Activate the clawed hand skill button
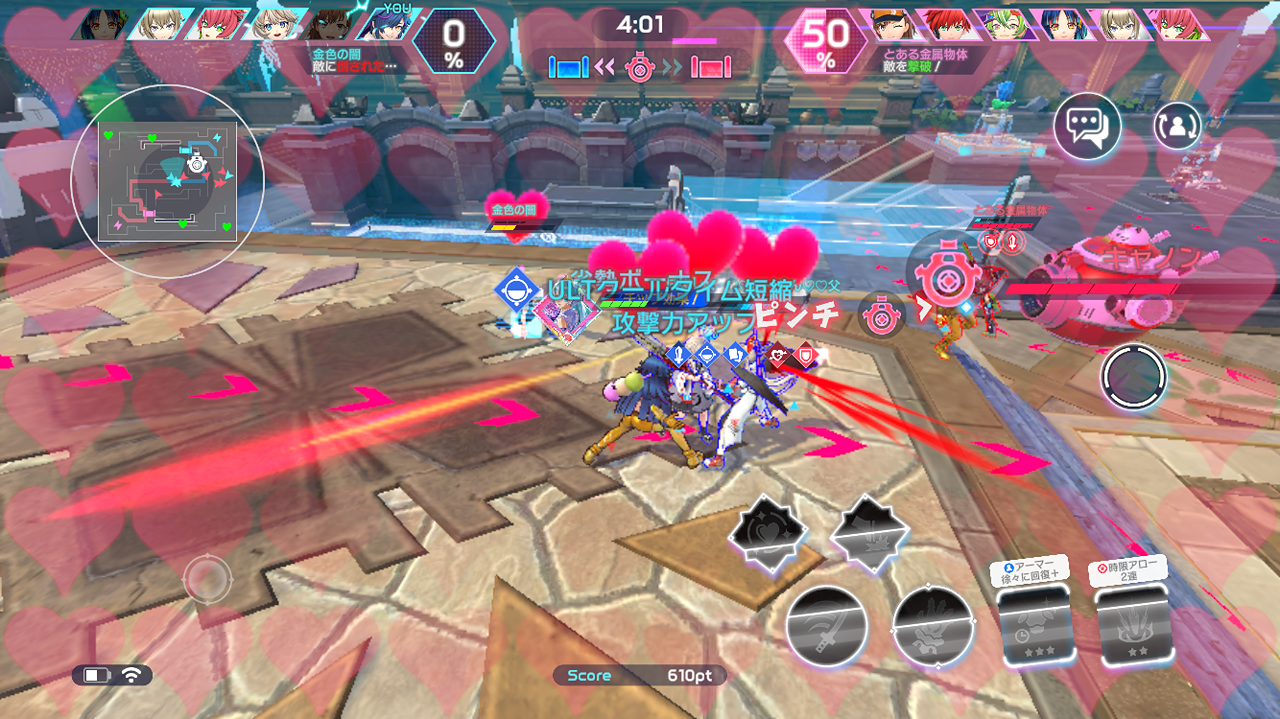1280x719 pixels. (932, 626)
